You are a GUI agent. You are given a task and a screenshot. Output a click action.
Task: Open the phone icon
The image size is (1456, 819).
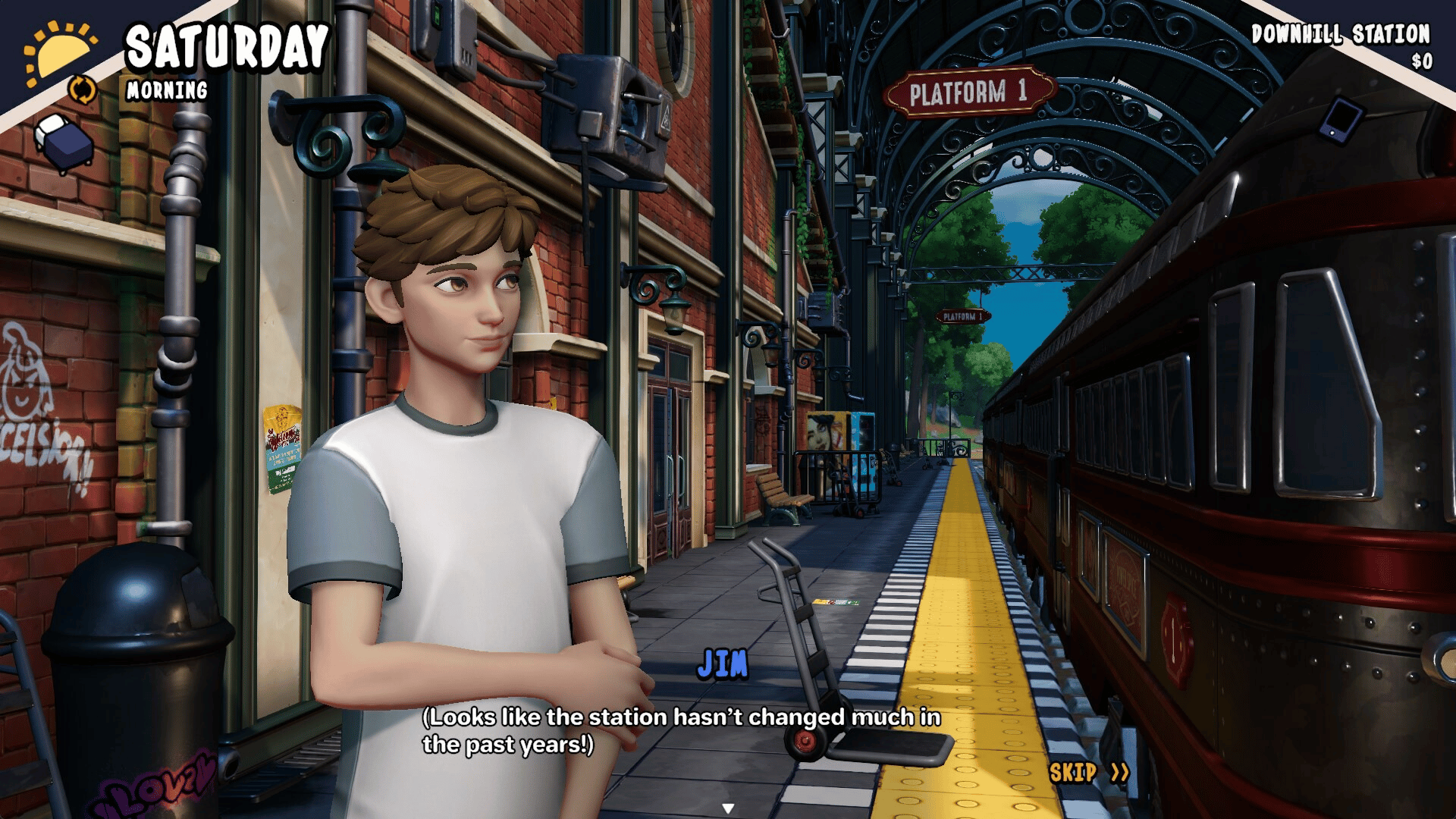tap(1341, 120)
